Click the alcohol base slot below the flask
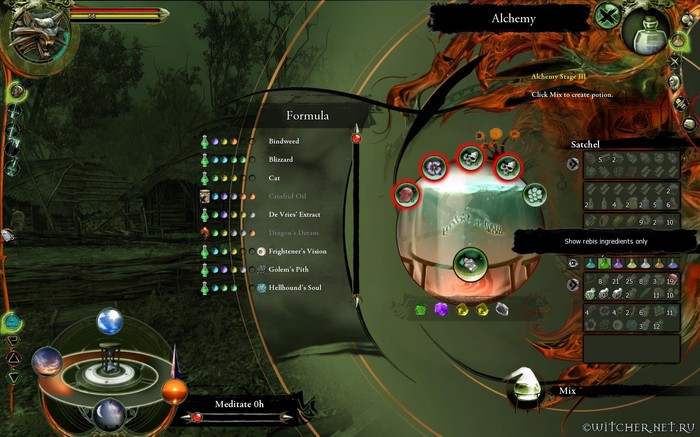The height and width of the screenshot is (437, 700). pyautogui.click(x=465, y=263)
